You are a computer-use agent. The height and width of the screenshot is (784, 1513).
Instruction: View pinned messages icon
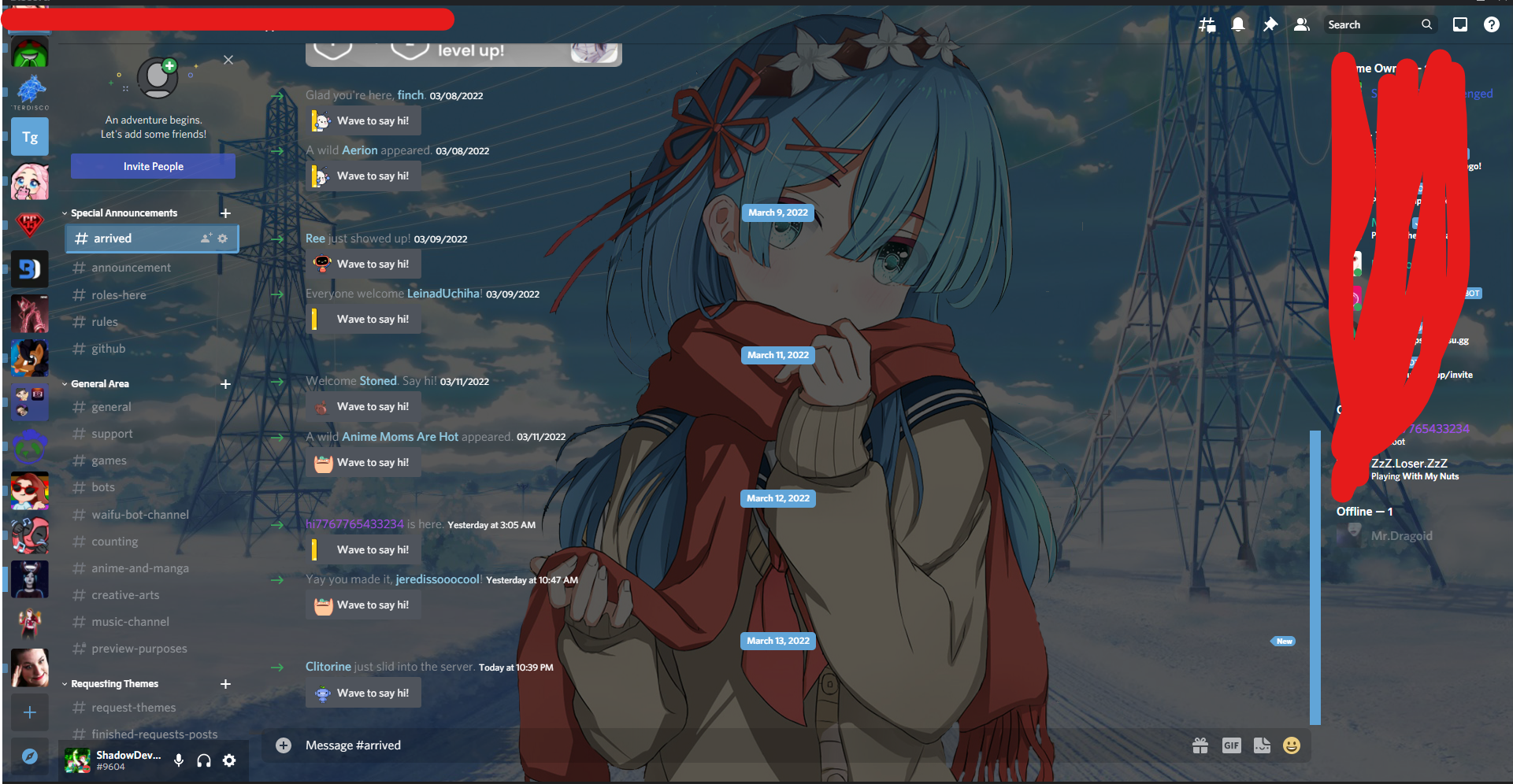coord(1270,24)
